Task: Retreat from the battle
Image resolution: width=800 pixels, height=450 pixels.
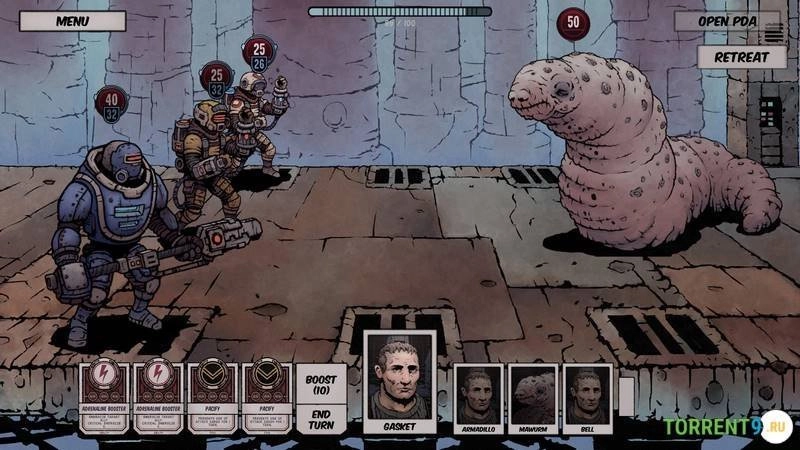Action: pos(740,56)
